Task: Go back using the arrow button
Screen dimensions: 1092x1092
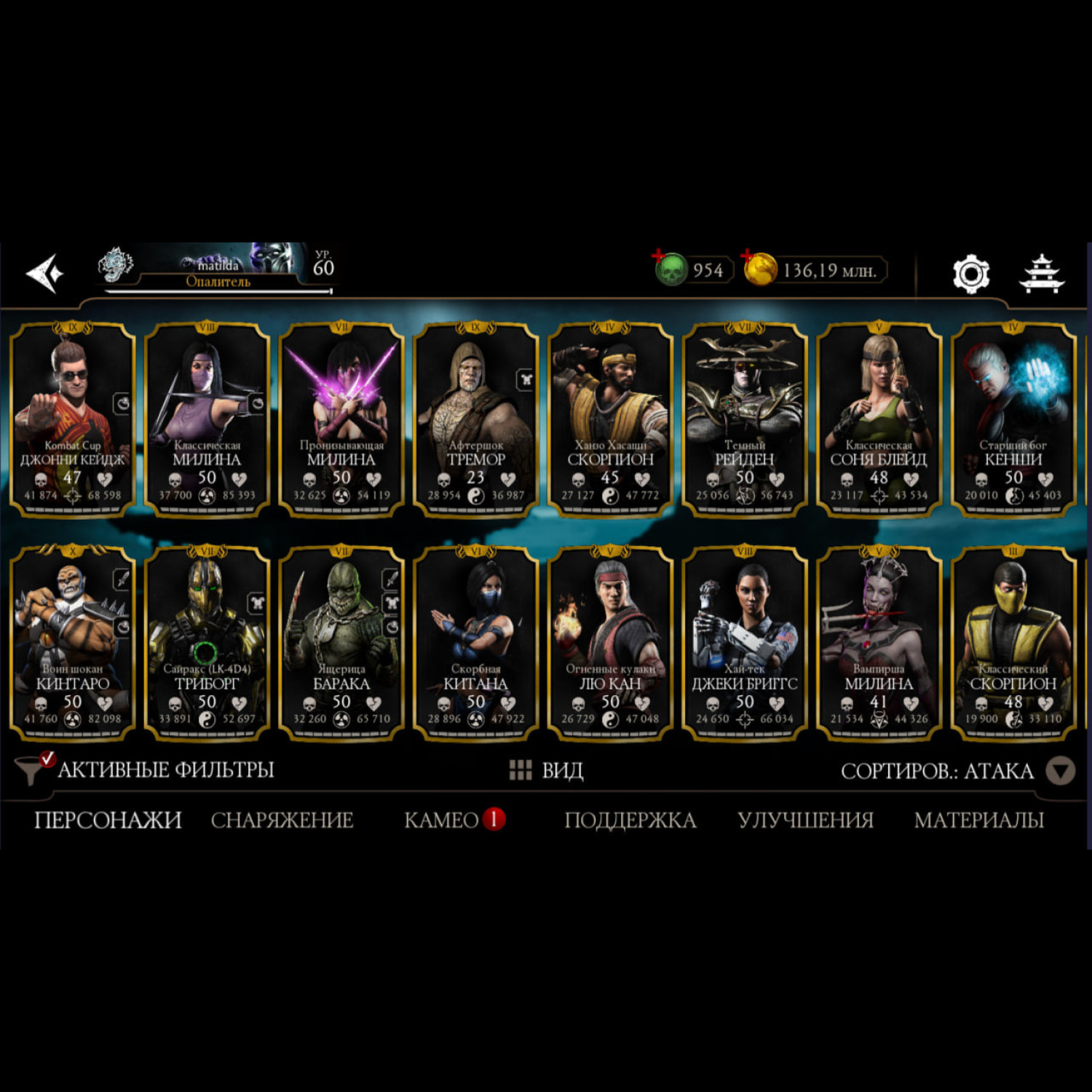Action: tap(44, 273)
